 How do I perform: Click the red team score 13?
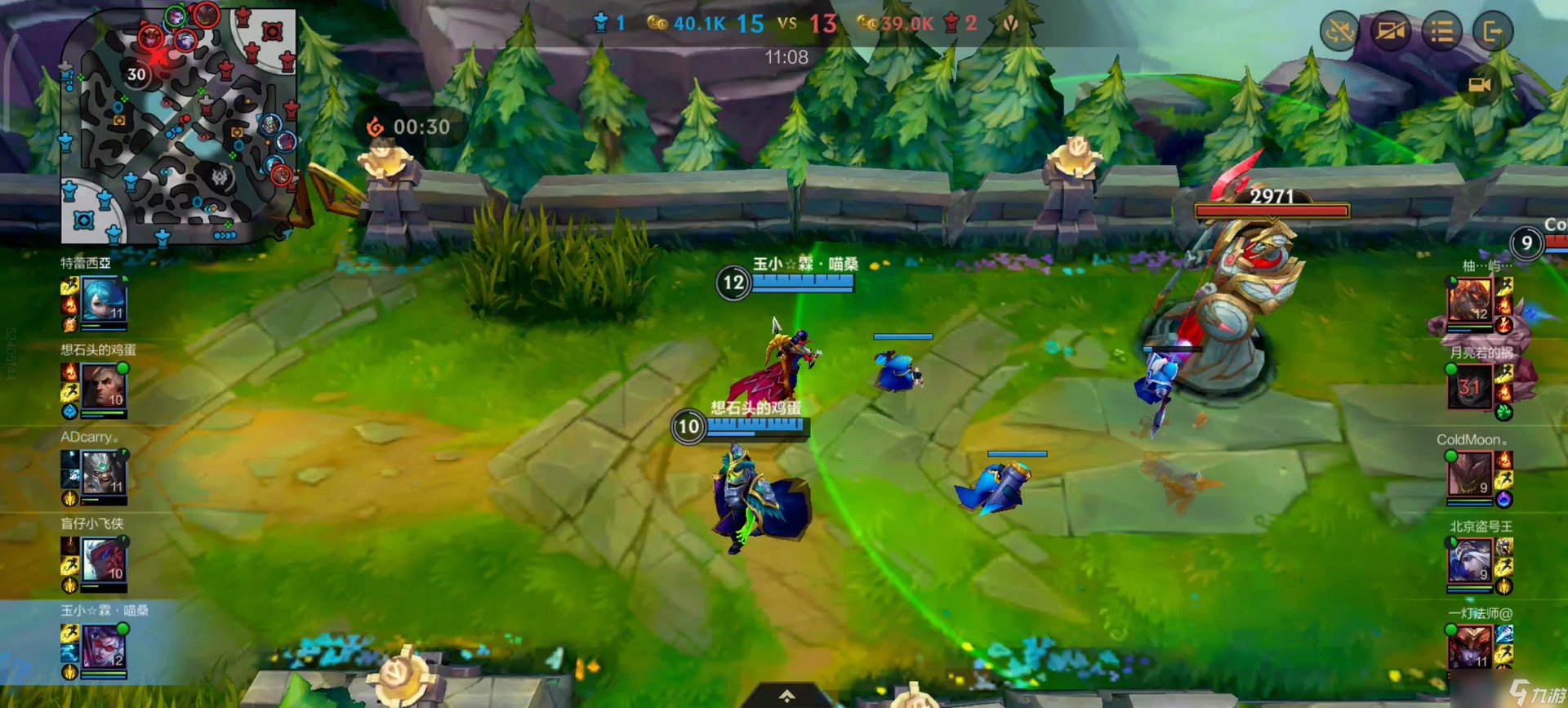822,24
